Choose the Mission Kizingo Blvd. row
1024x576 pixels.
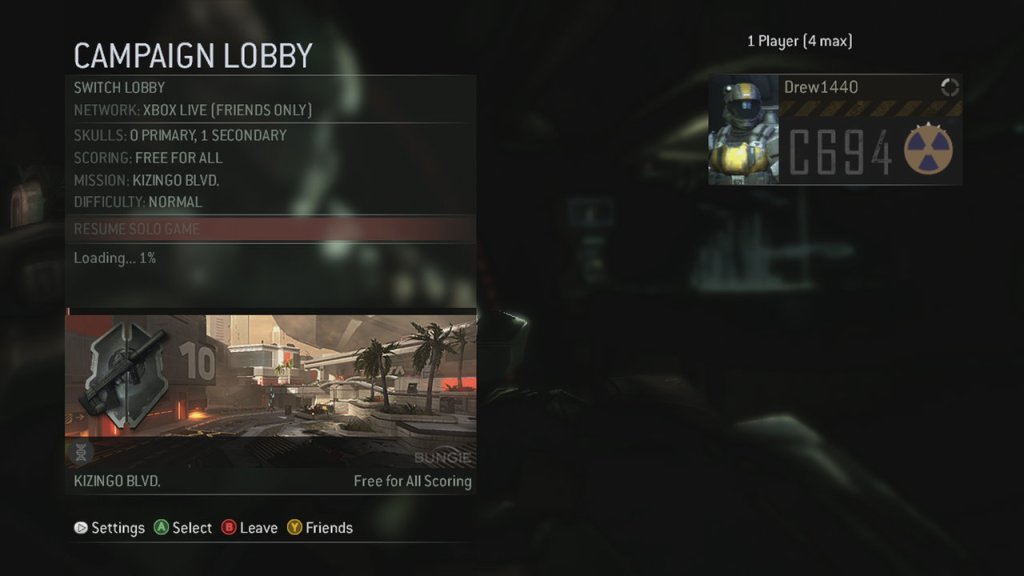[146, 180]
